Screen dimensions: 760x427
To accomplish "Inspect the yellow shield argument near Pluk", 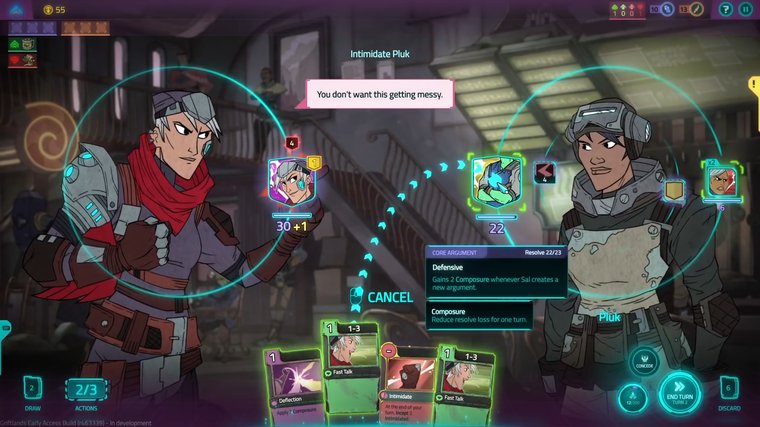I will click(x=675, y=188).
